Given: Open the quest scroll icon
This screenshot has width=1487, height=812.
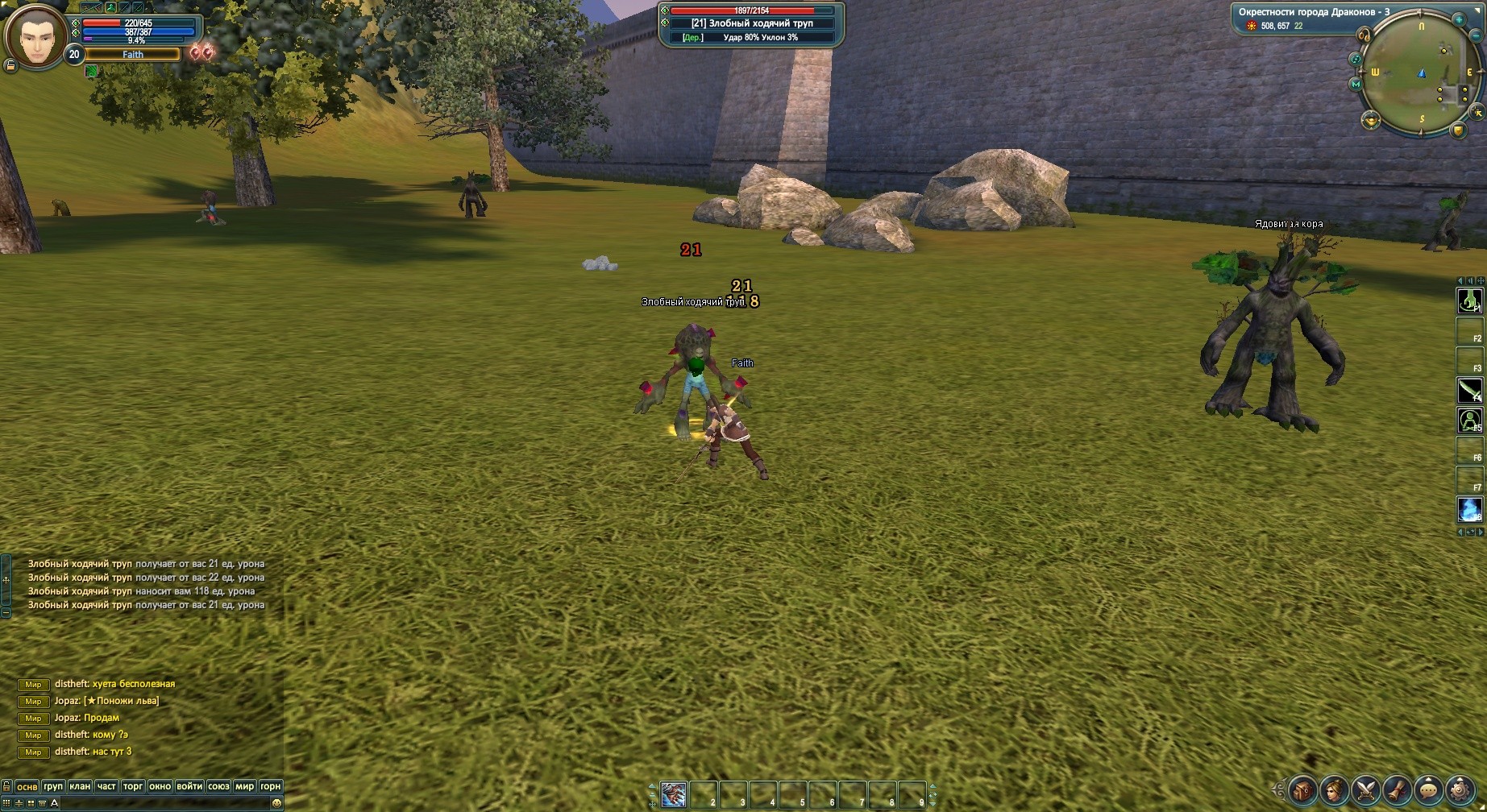Looking at the screenshot, I should point(1398,789).
